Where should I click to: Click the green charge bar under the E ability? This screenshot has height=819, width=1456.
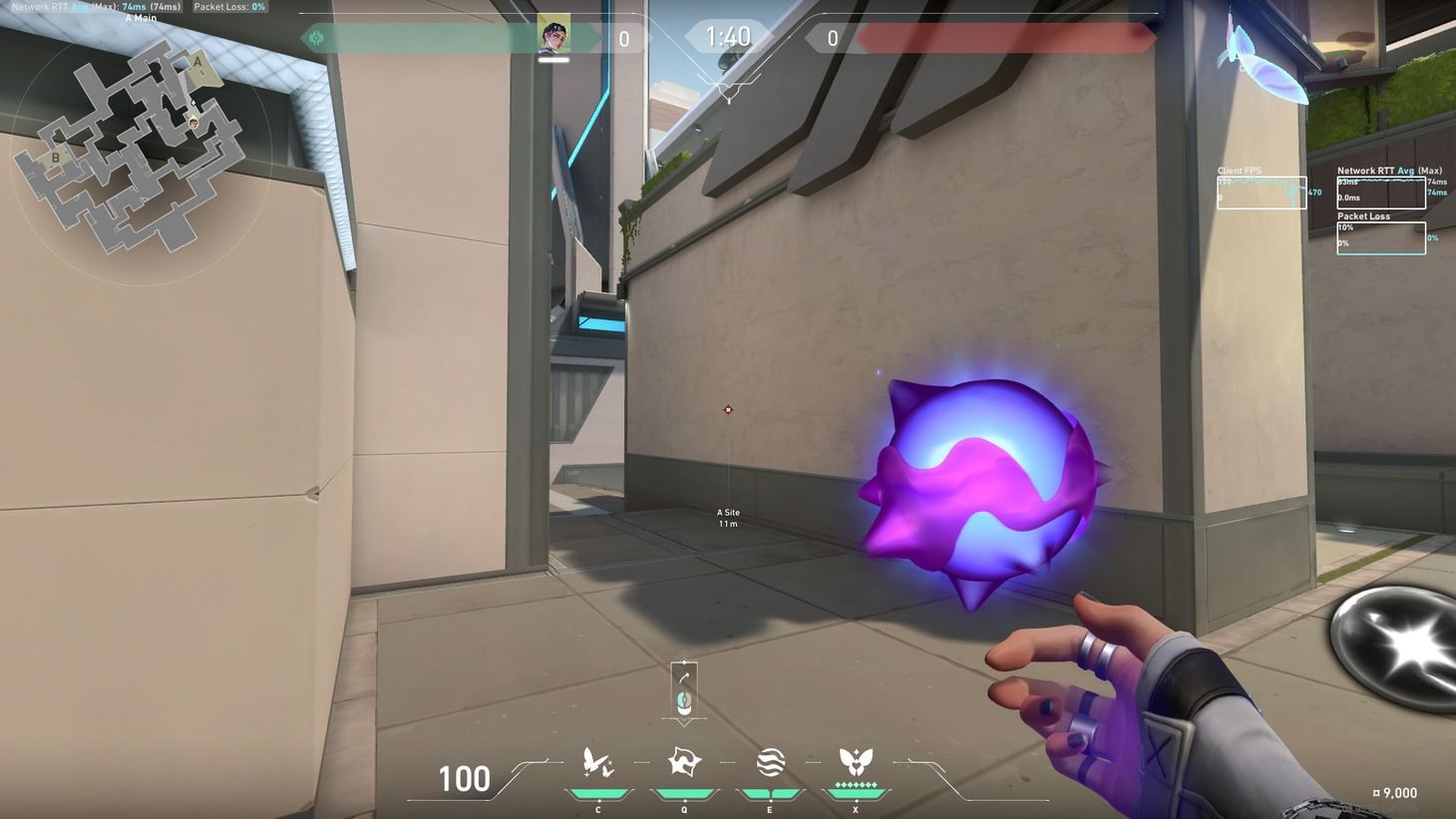pyautogui.click(x=769, y=794)
